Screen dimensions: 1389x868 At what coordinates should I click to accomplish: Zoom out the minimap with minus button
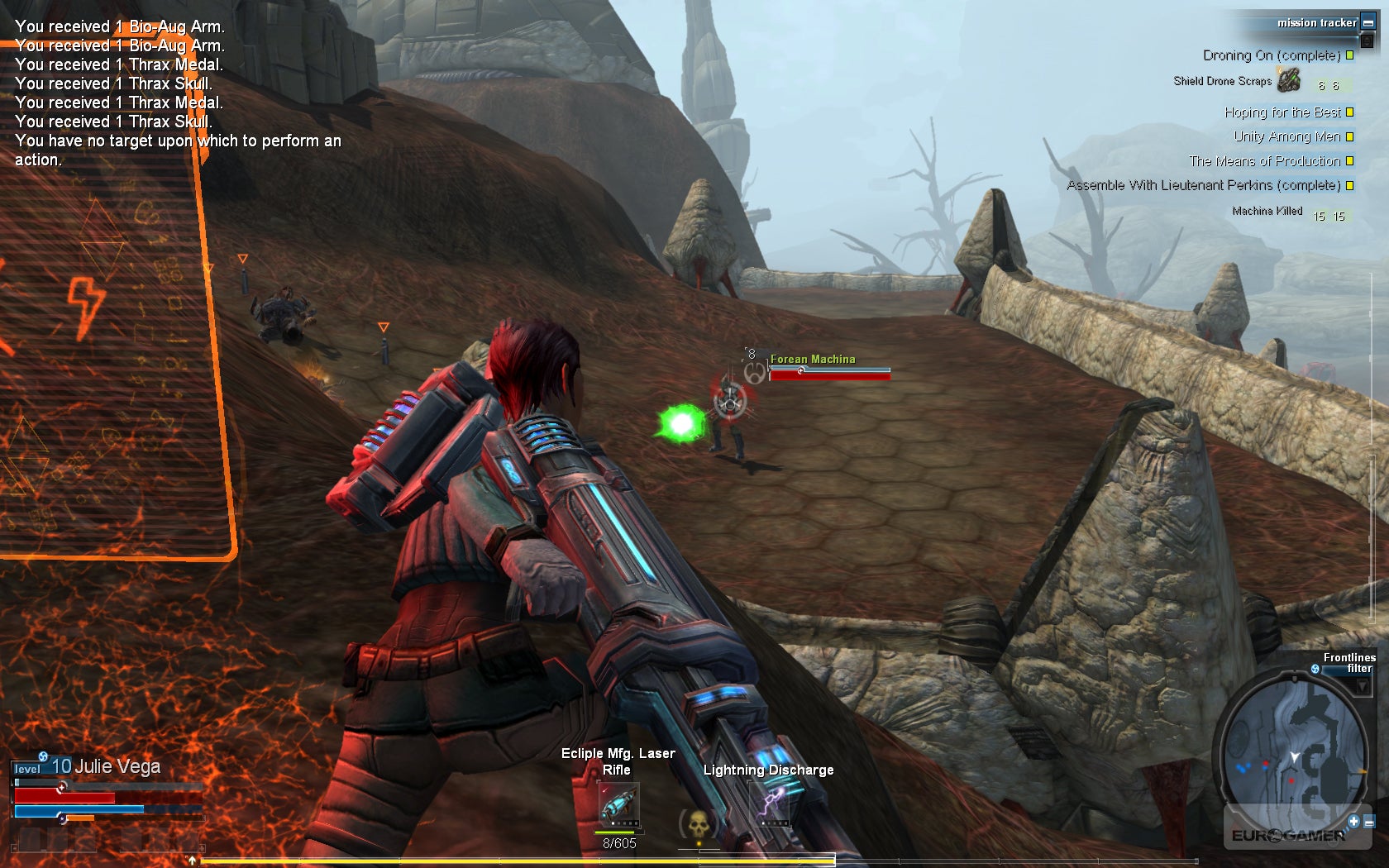tap(1370, 823)
